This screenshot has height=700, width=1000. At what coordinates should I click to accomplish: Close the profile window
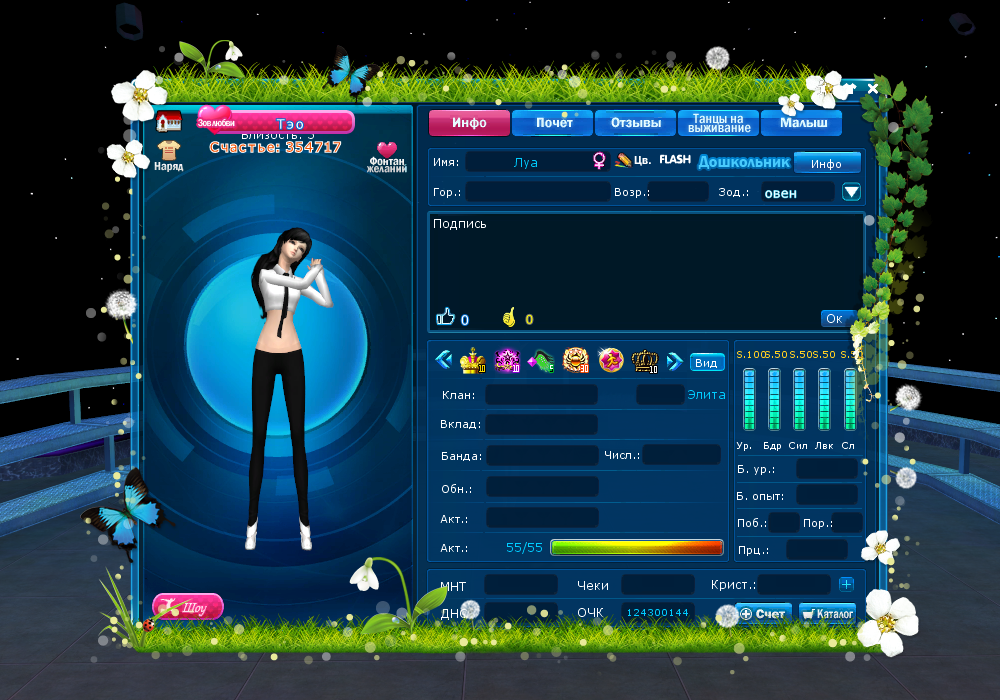[x=873, y=89]
